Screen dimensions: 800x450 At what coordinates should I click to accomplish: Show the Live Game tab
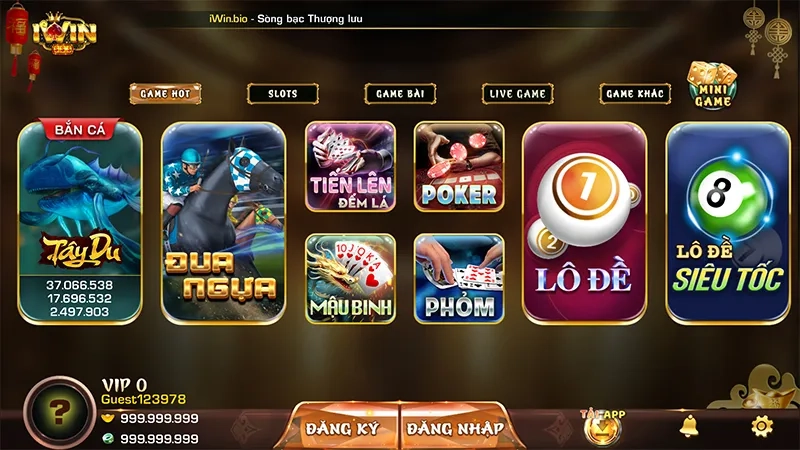click(x=517, y=93)
